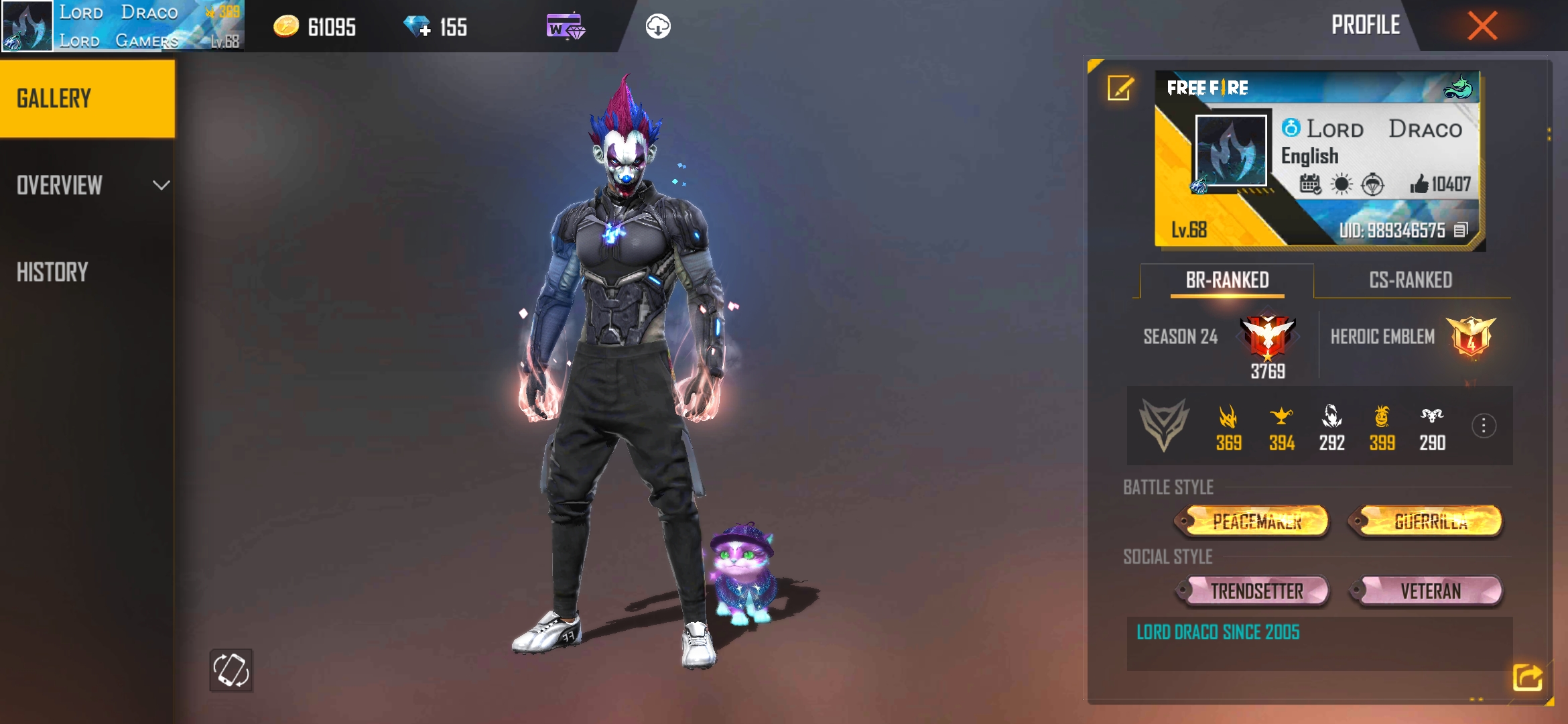The image size is (1568, 724).
Task: Open the History section
Action: coord(54,272)
